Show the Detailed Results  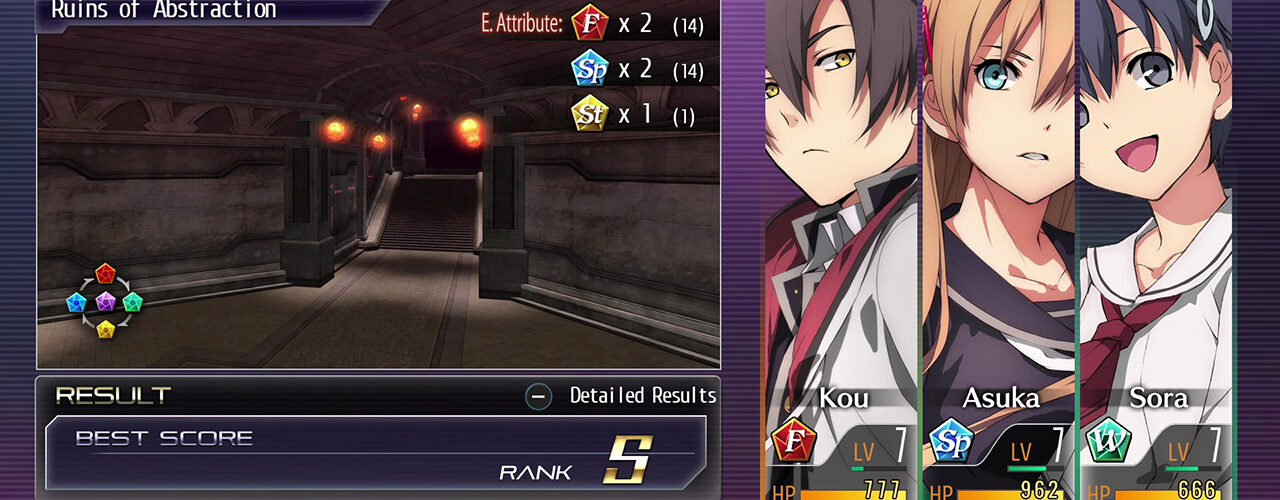pos(622,396)
